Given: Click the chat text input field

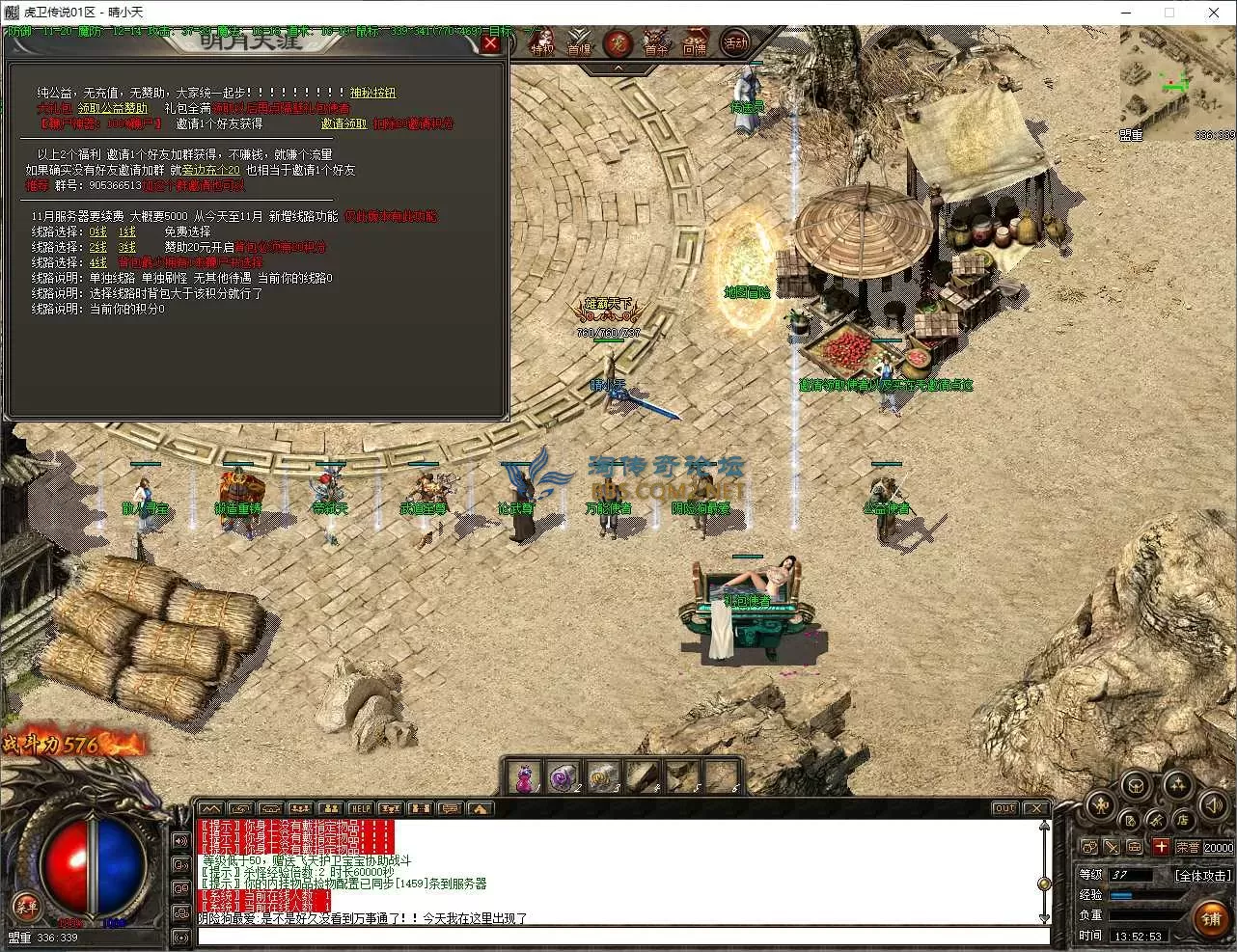Looking at the screenshot, I should [622, 936].
